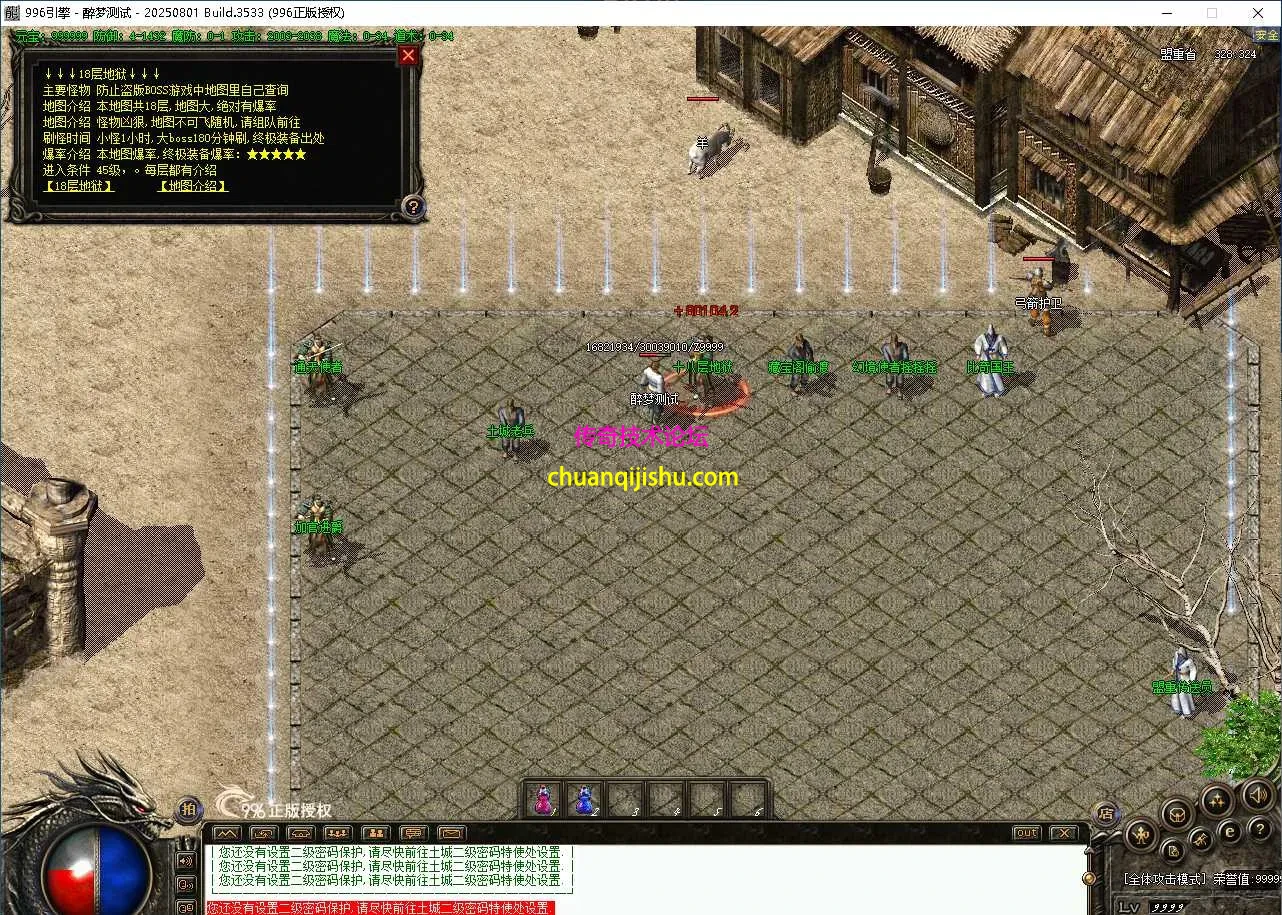
Task: Open the 店 shop button
Action: tap(1105, 813)
